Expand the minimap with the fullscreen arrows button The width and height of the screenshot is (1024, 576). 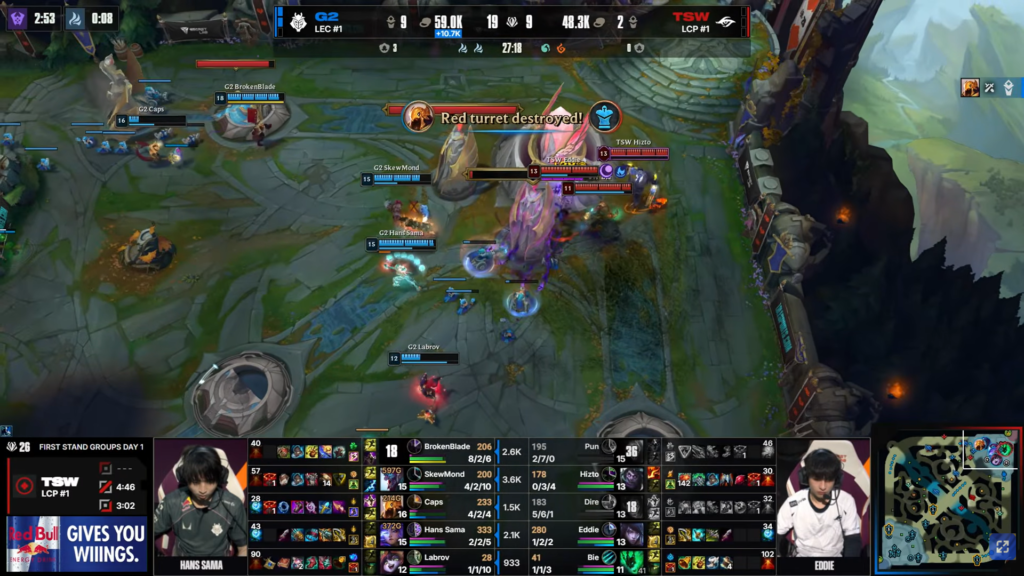(1002, 547)
